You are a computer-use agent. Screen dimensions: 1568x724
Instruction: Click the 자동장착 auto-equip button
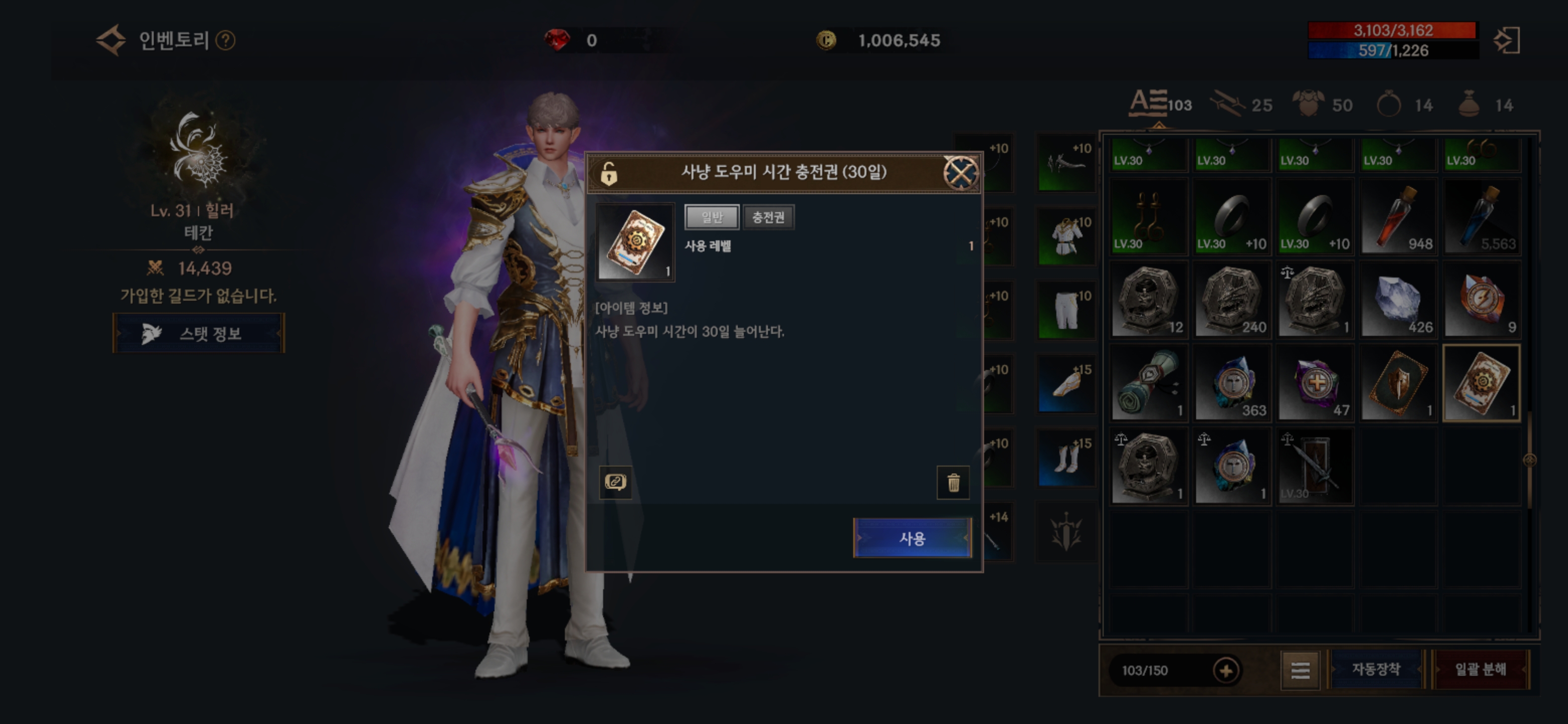click(1376, 669)
